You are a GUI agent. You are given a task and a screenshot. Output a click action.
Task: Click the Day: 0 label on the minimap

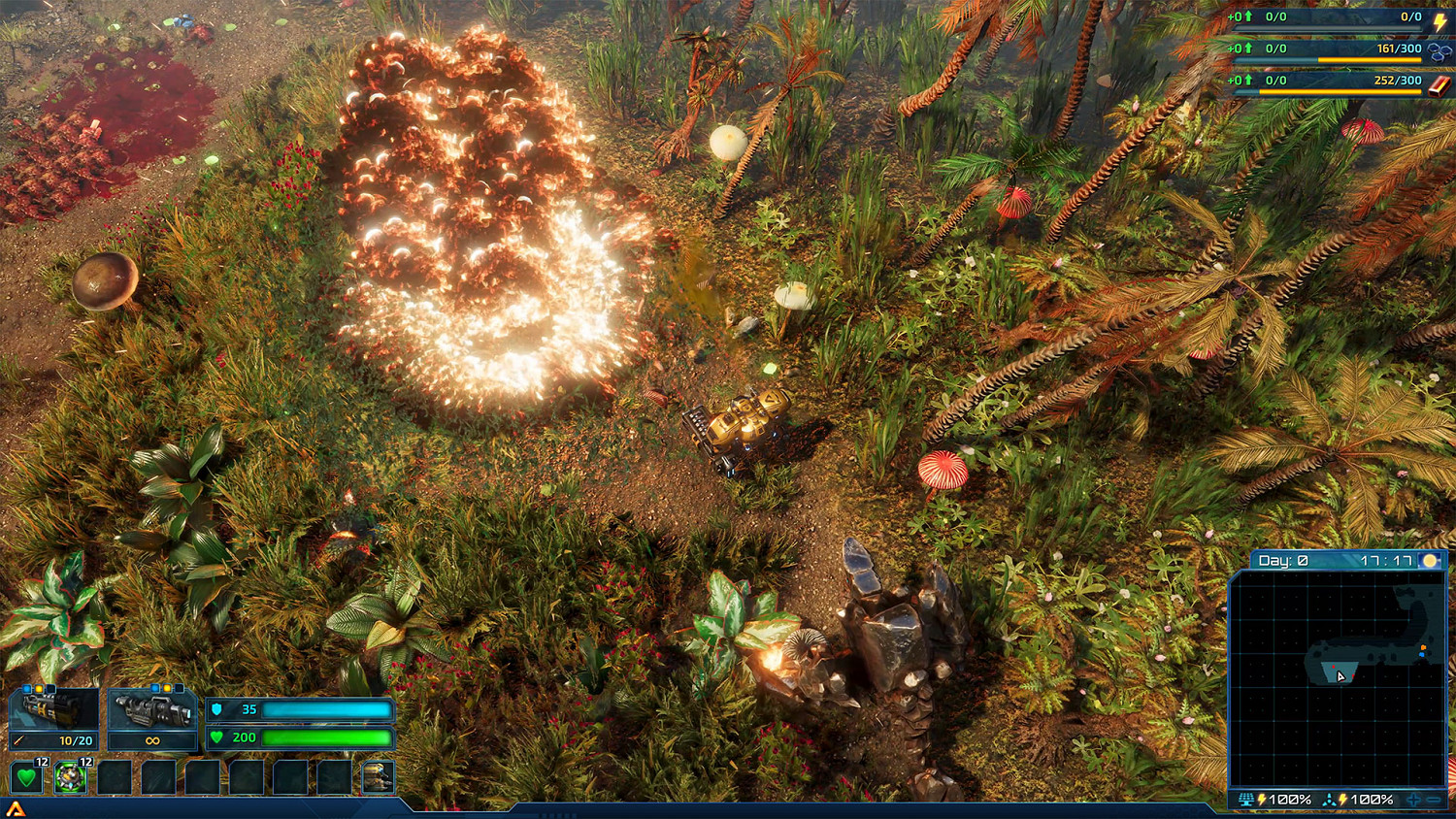(1284, 561)
